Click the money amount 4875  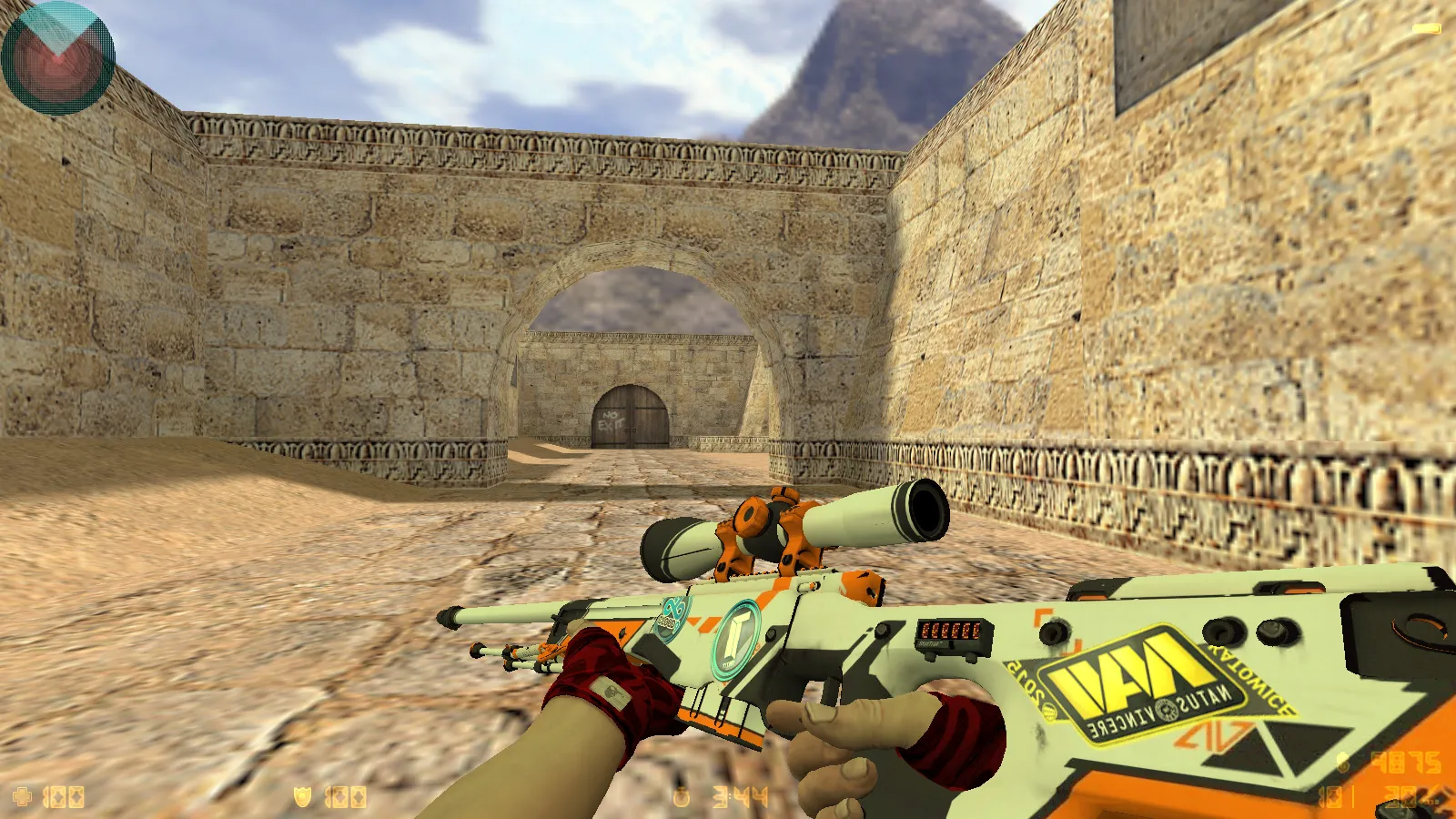(1406, 763)
